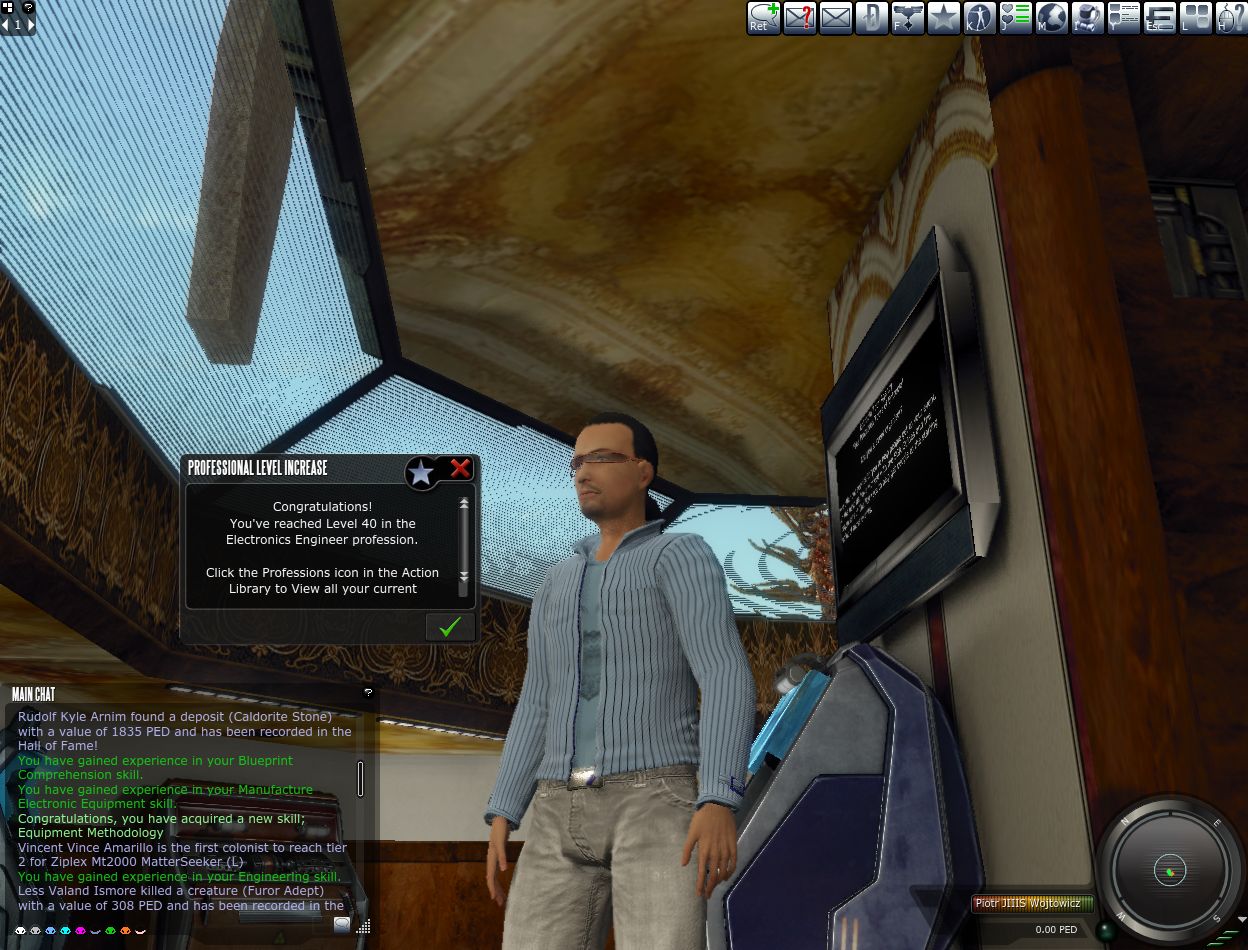Click the star icon in the level-up dialog
The width and height of the screenshot is (1248, 950).
(421, 472)
